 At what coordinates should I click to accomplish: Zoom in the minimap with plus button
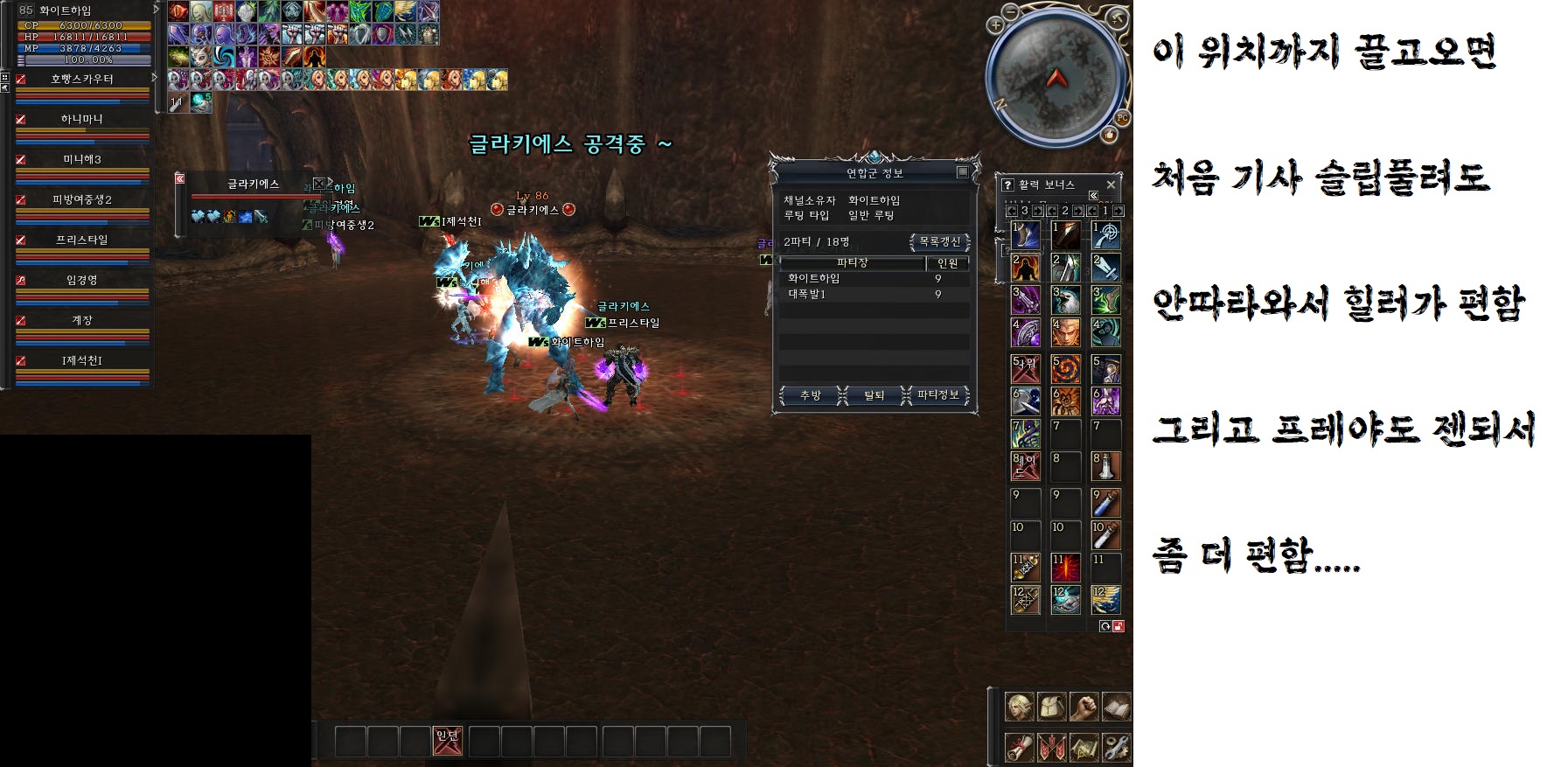click(995, 25)
